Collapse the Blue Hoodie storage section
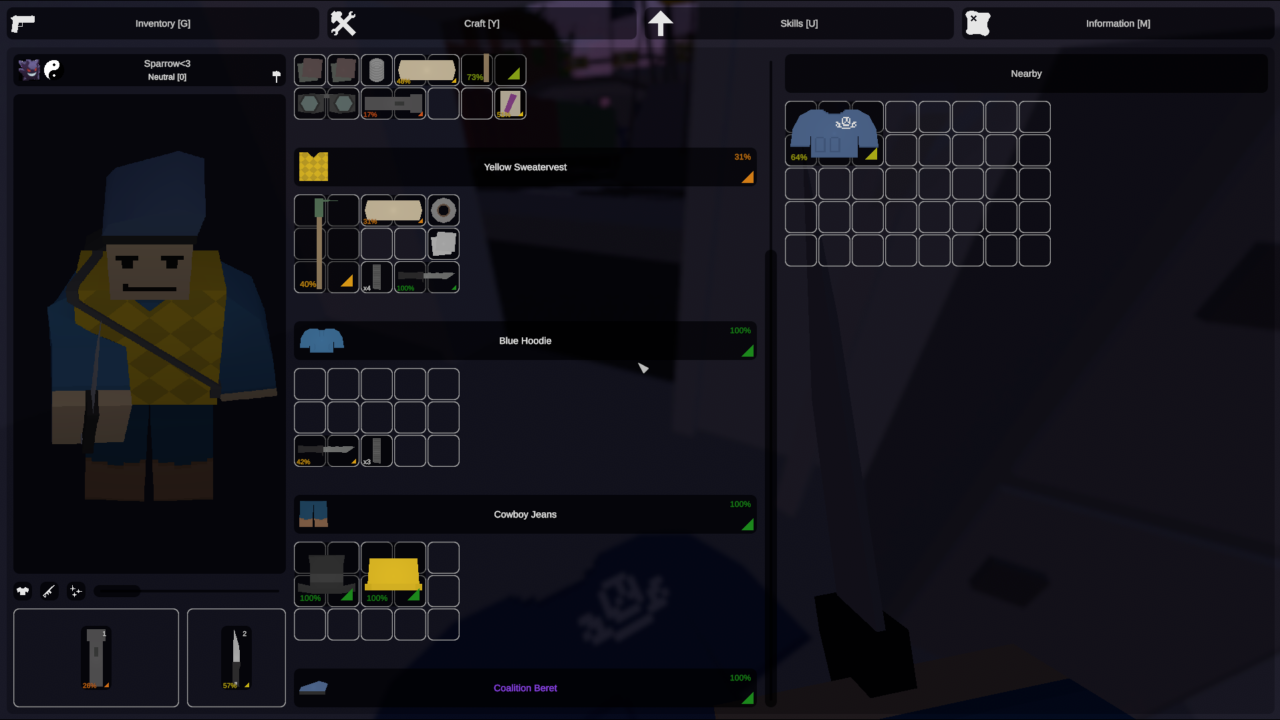 (x=525, y=340)
